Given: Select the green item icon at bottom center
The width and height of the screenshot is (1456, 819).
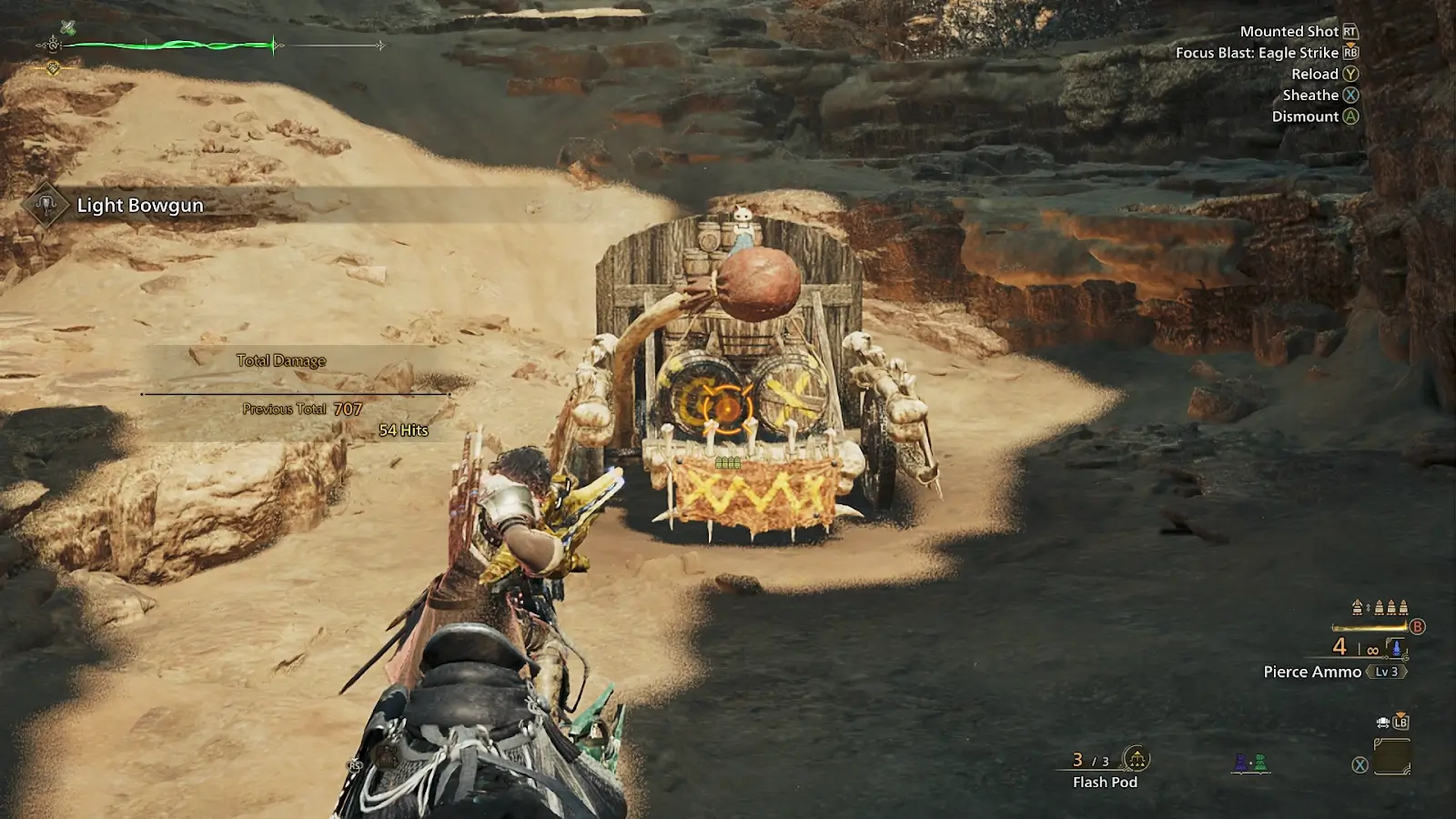Looking at the screenshot, I should tap(1260, 763).
